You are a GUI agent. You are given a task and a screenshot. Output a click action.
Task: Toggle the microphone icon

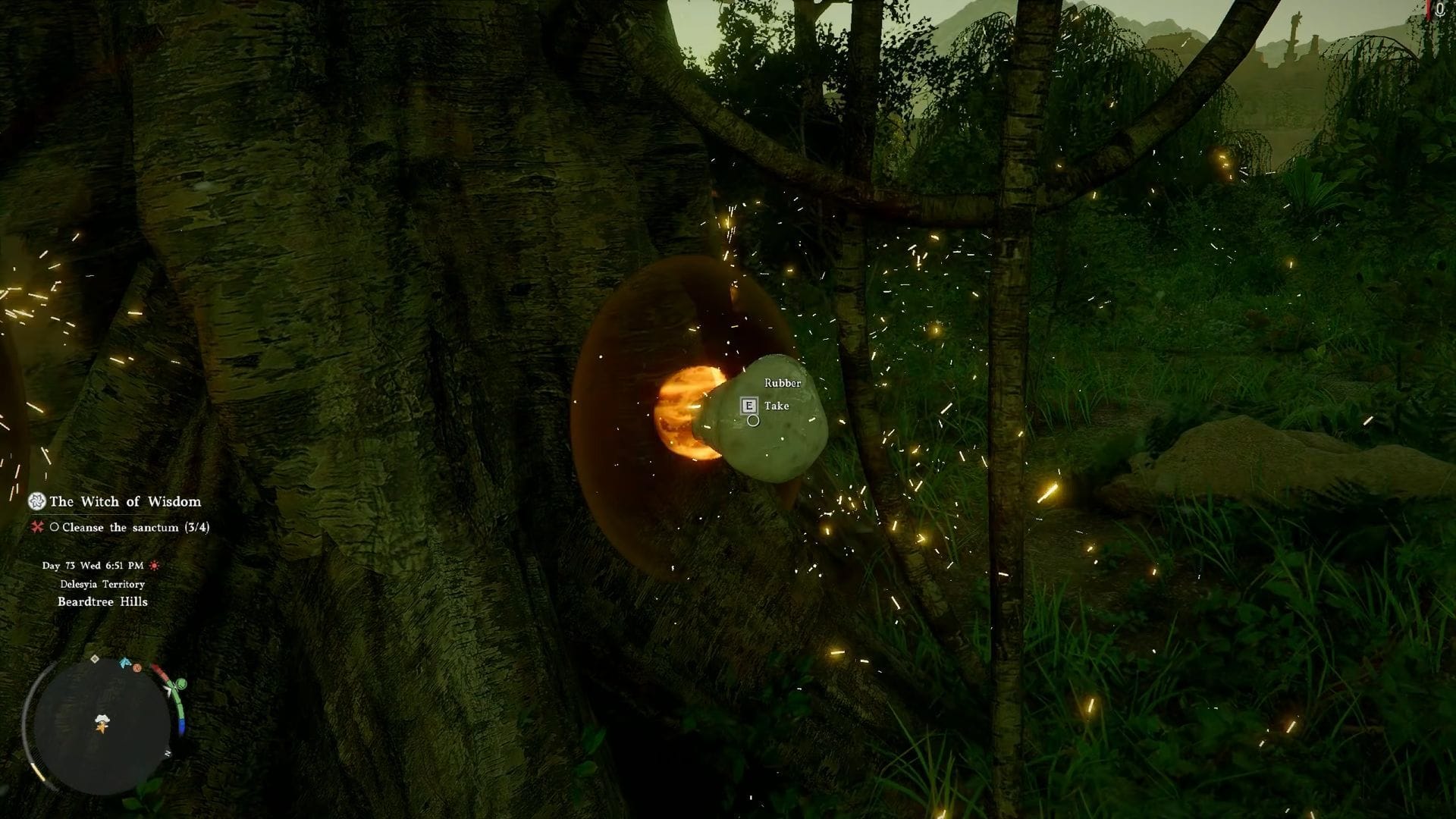(1440, 9)
